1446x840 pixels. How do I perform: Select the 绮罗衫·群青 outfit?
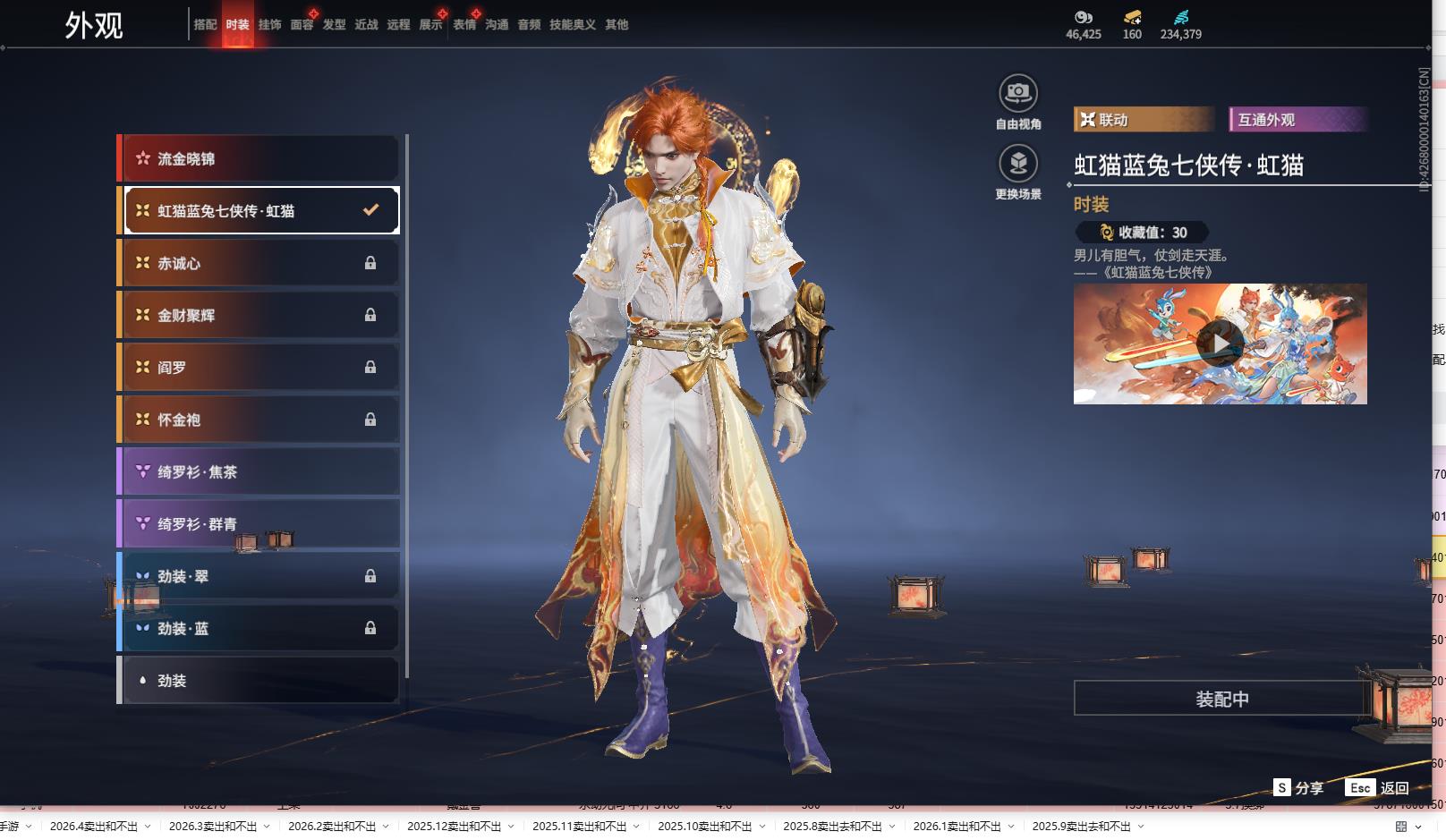point(259,524)
